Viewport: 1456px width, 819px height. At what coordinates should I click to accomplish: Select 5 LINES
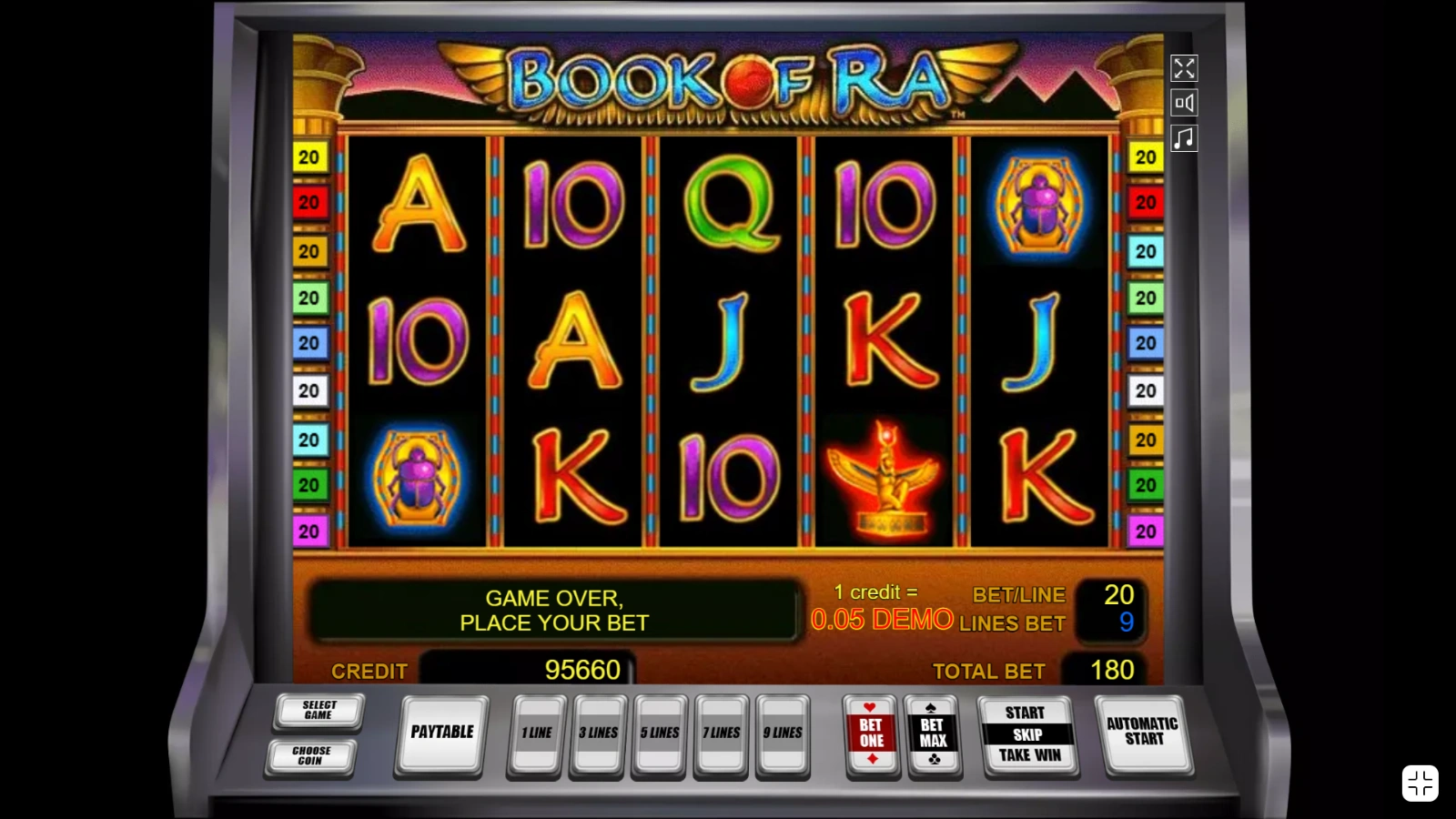(660, 731)
